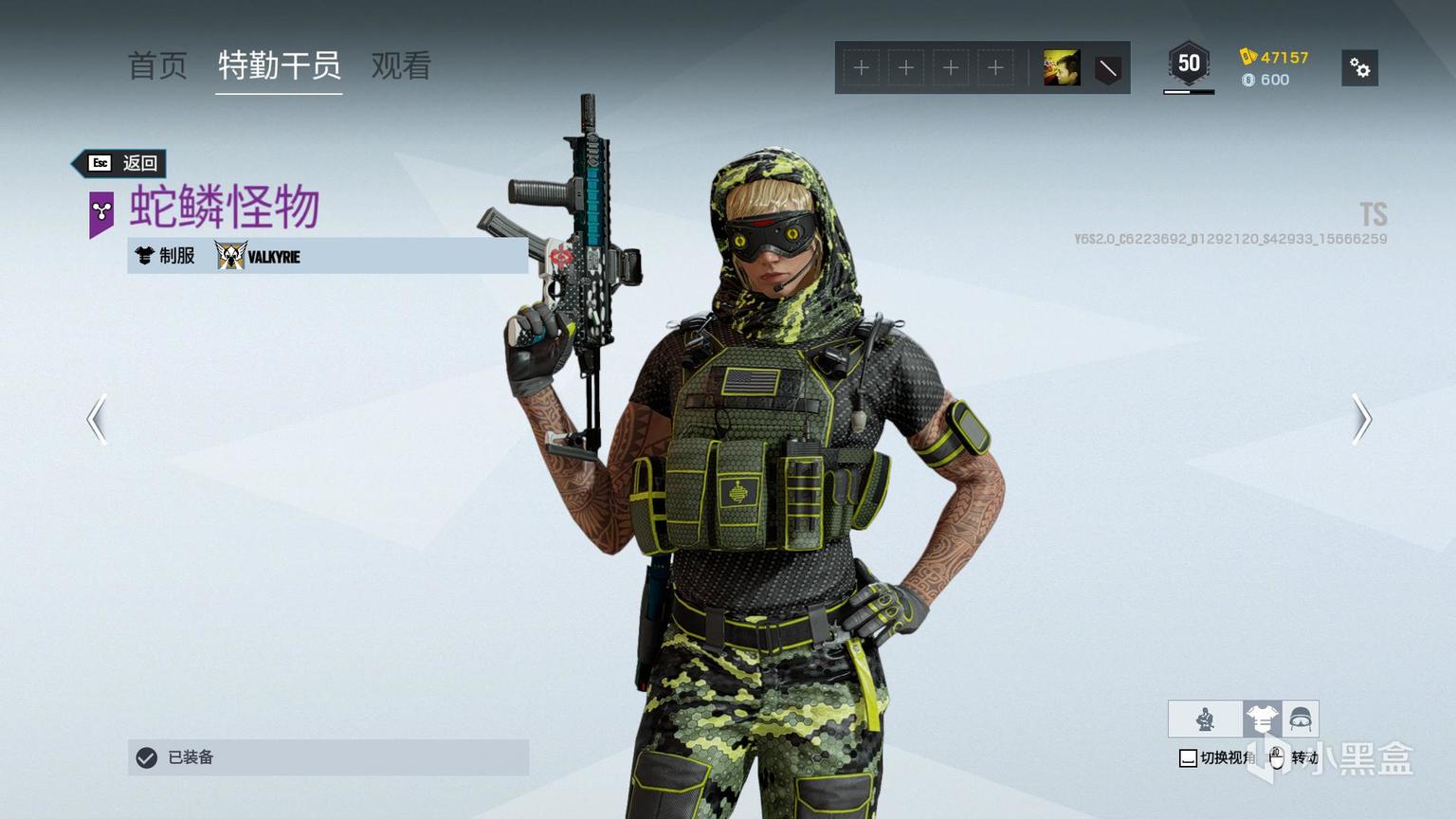Show the next uniform with right arrow

tap(1361, 419)
